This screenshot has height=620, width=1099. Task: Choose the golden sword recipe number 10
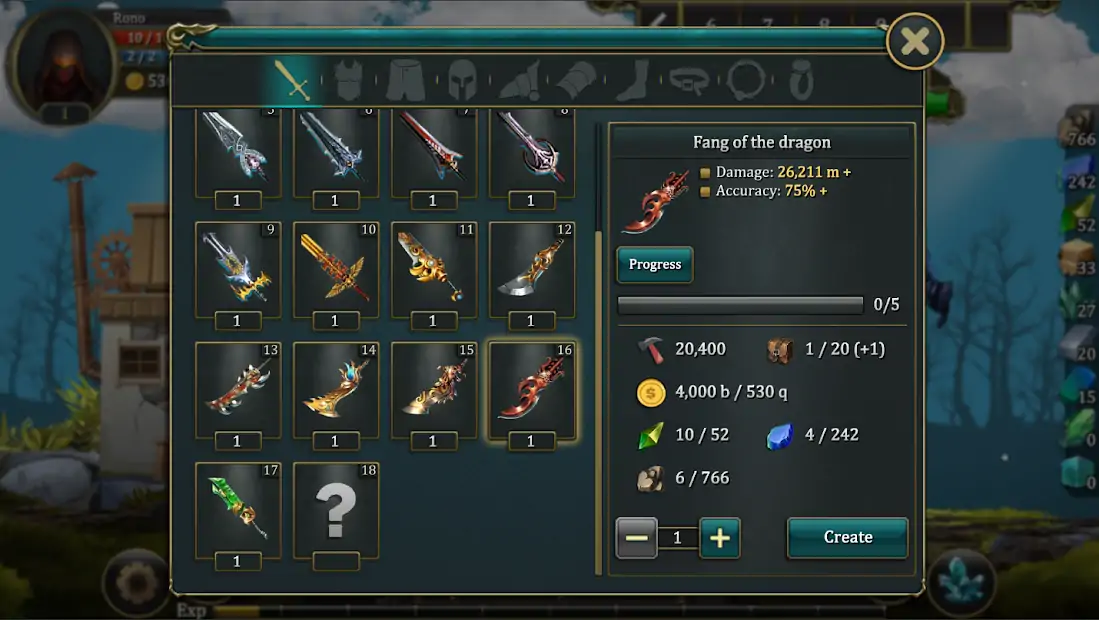coord(335,269)
